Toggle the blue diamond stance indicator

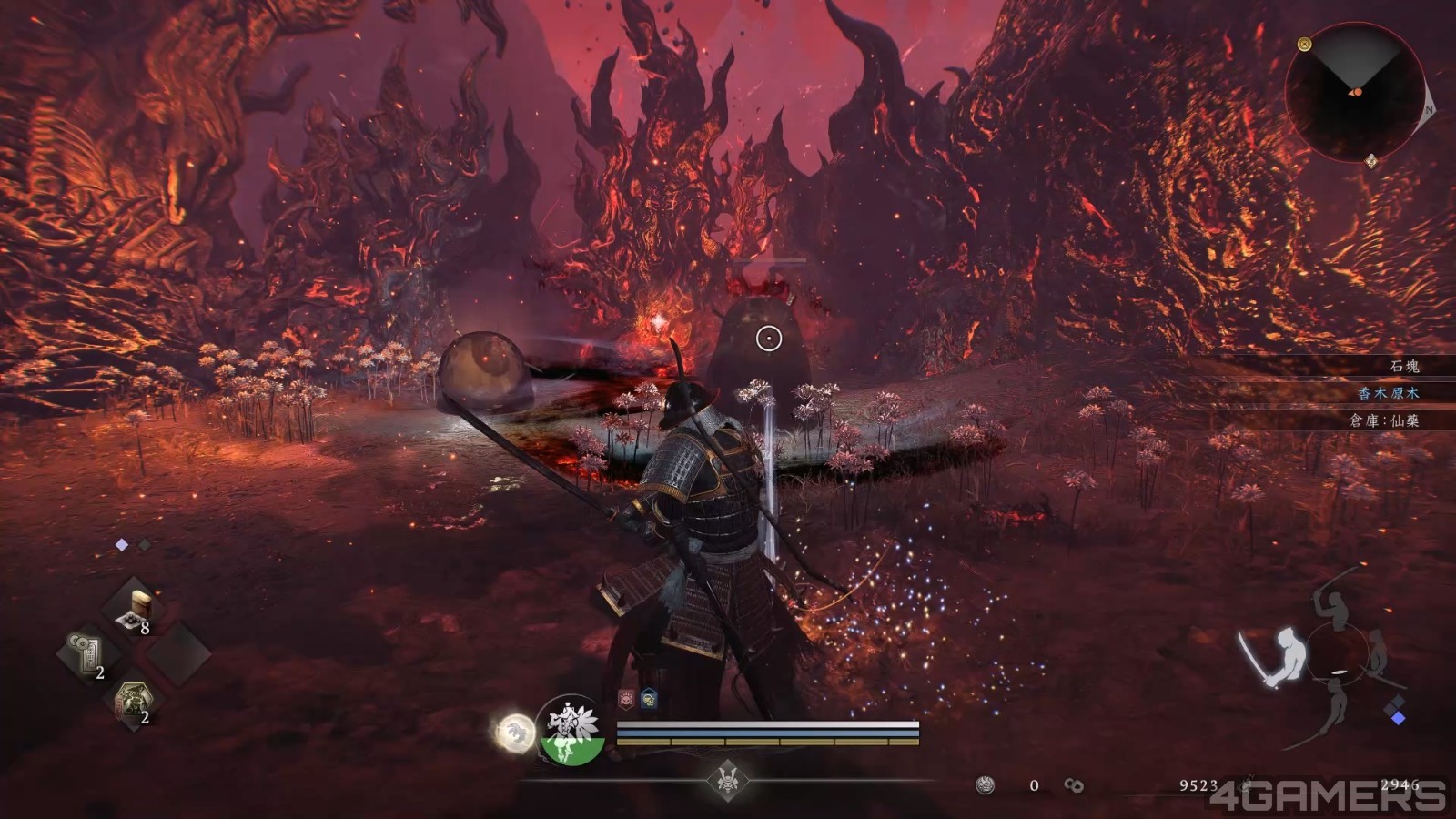pyautogui.click(x=1400, y=717)
